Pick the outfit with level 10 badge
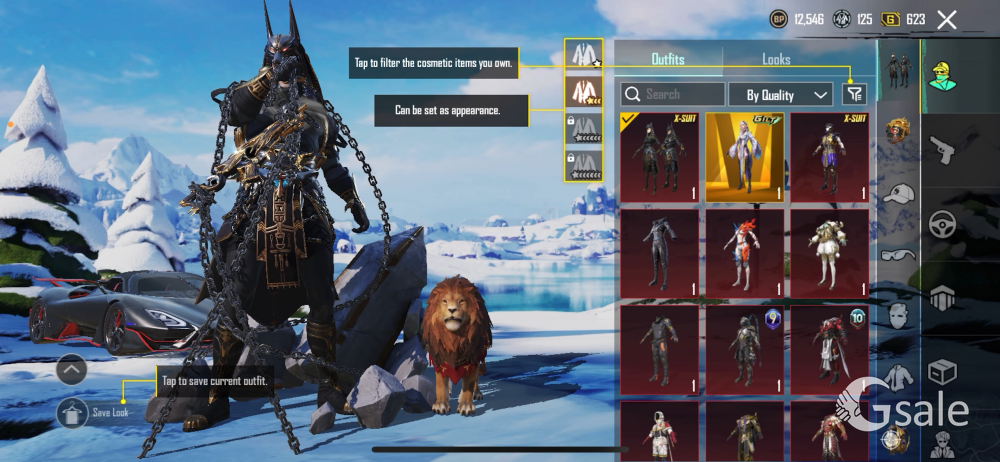The width and height of the screenshot is (1000, 462). pyautogui.click(x=829, y=350)
